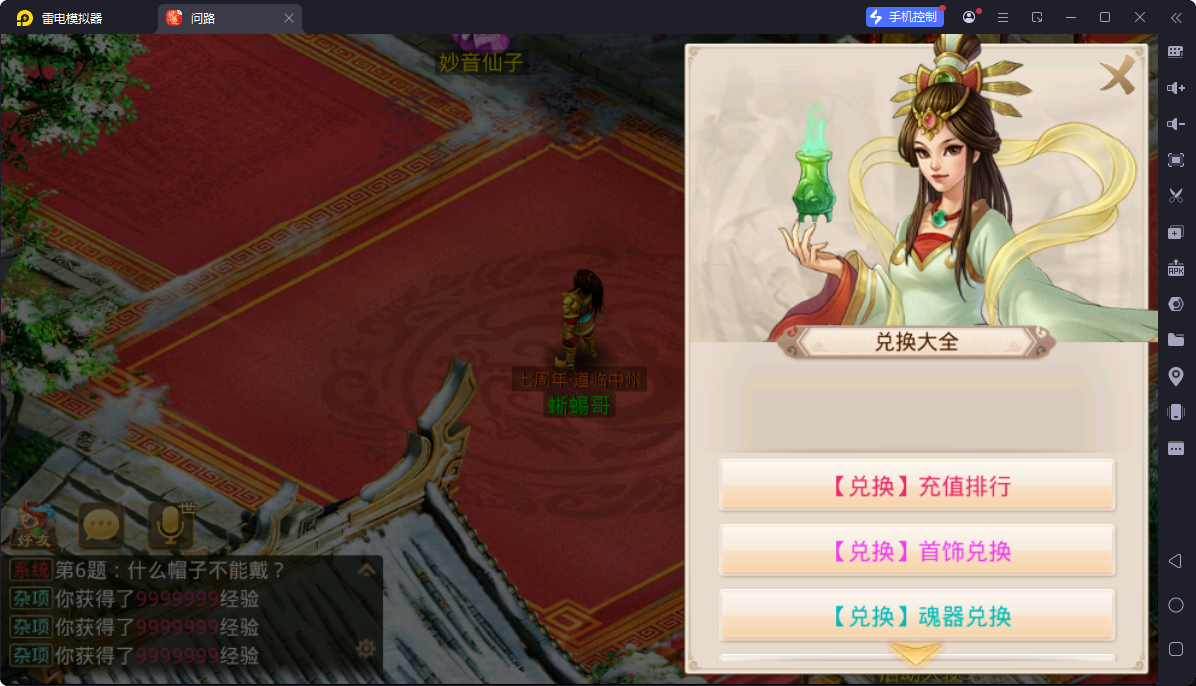Viewport: 1196px width, 686px height.
Task: Open chat settings gear icon
Action: tap(366, 649)
